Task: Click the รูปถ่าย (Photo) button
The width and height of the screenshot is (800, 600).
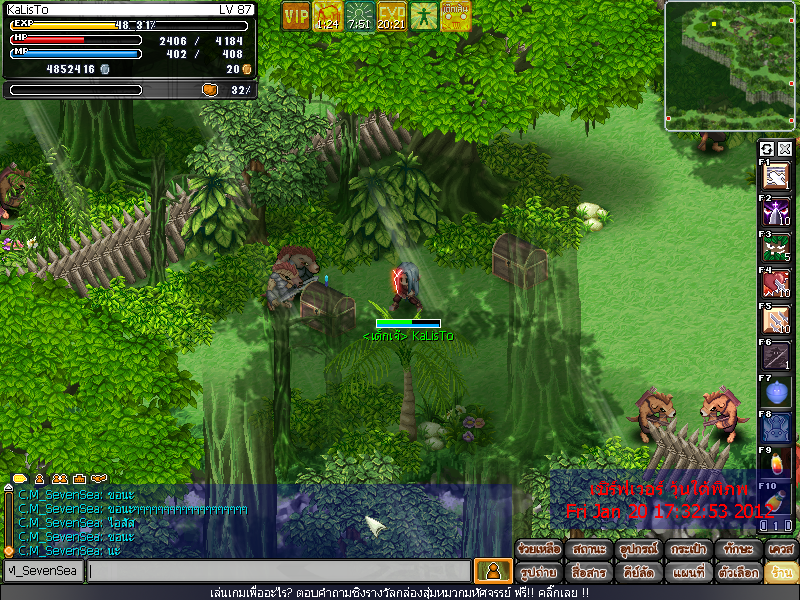Action: [x=540, y=573]
